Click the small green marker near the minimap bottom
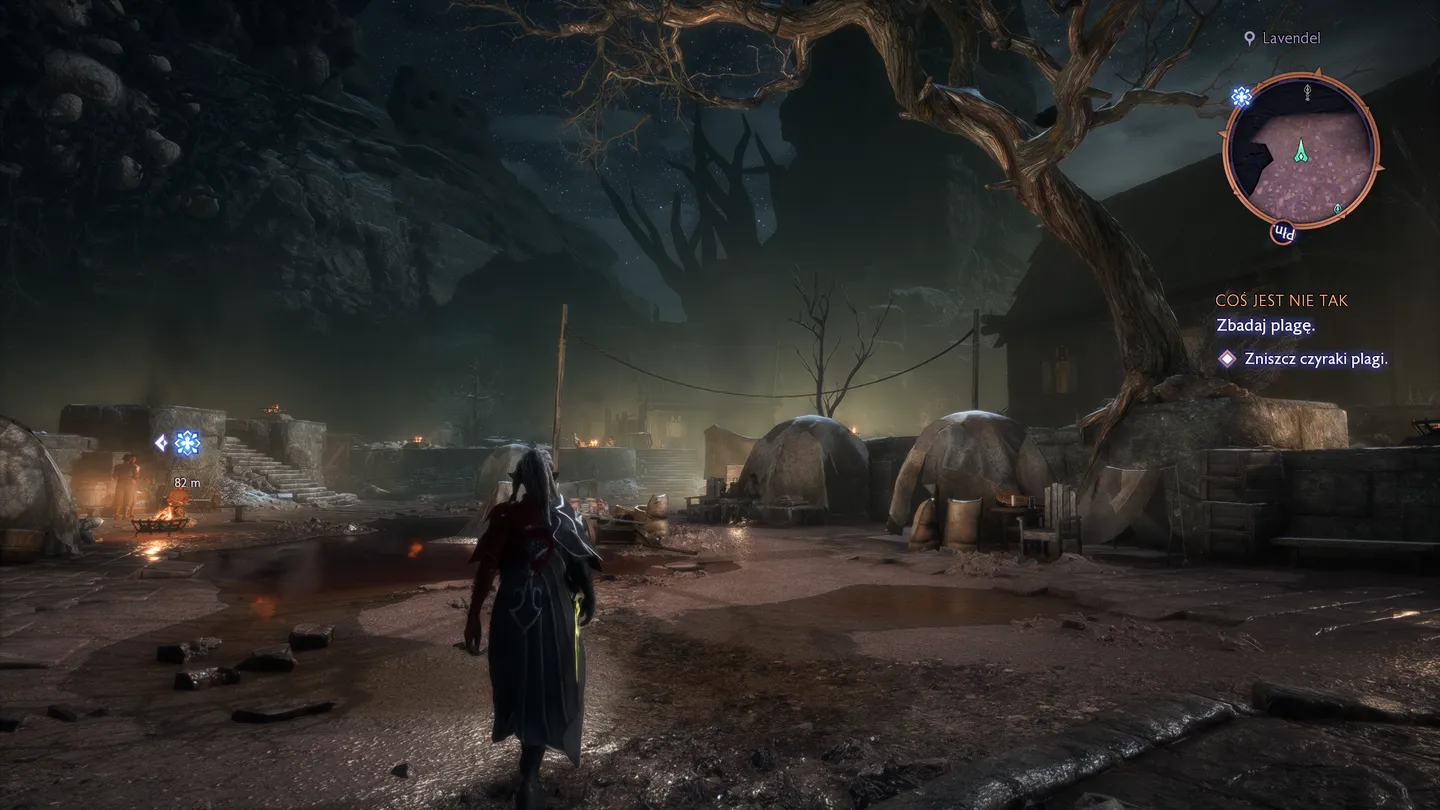 point(1337,208)
